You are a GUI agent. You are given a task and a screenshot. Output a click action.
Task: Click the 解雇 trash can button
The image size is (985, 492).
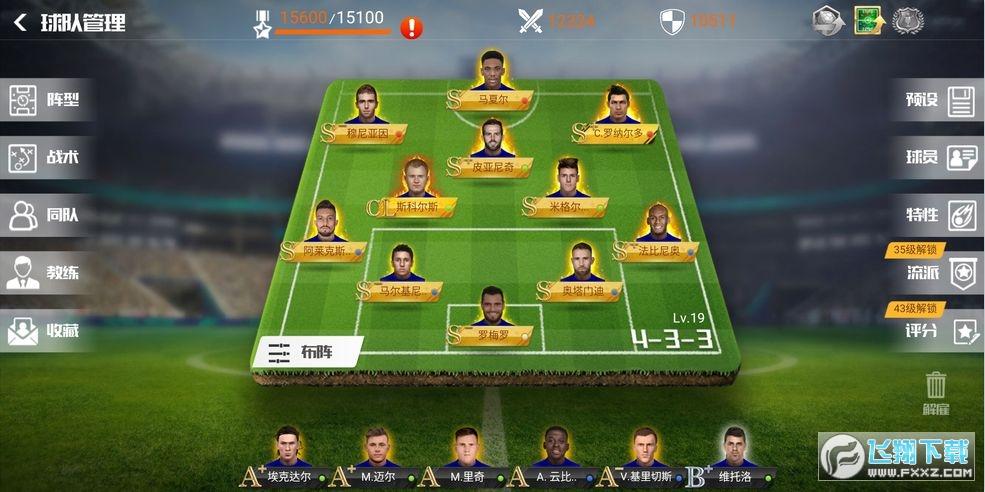936,391
